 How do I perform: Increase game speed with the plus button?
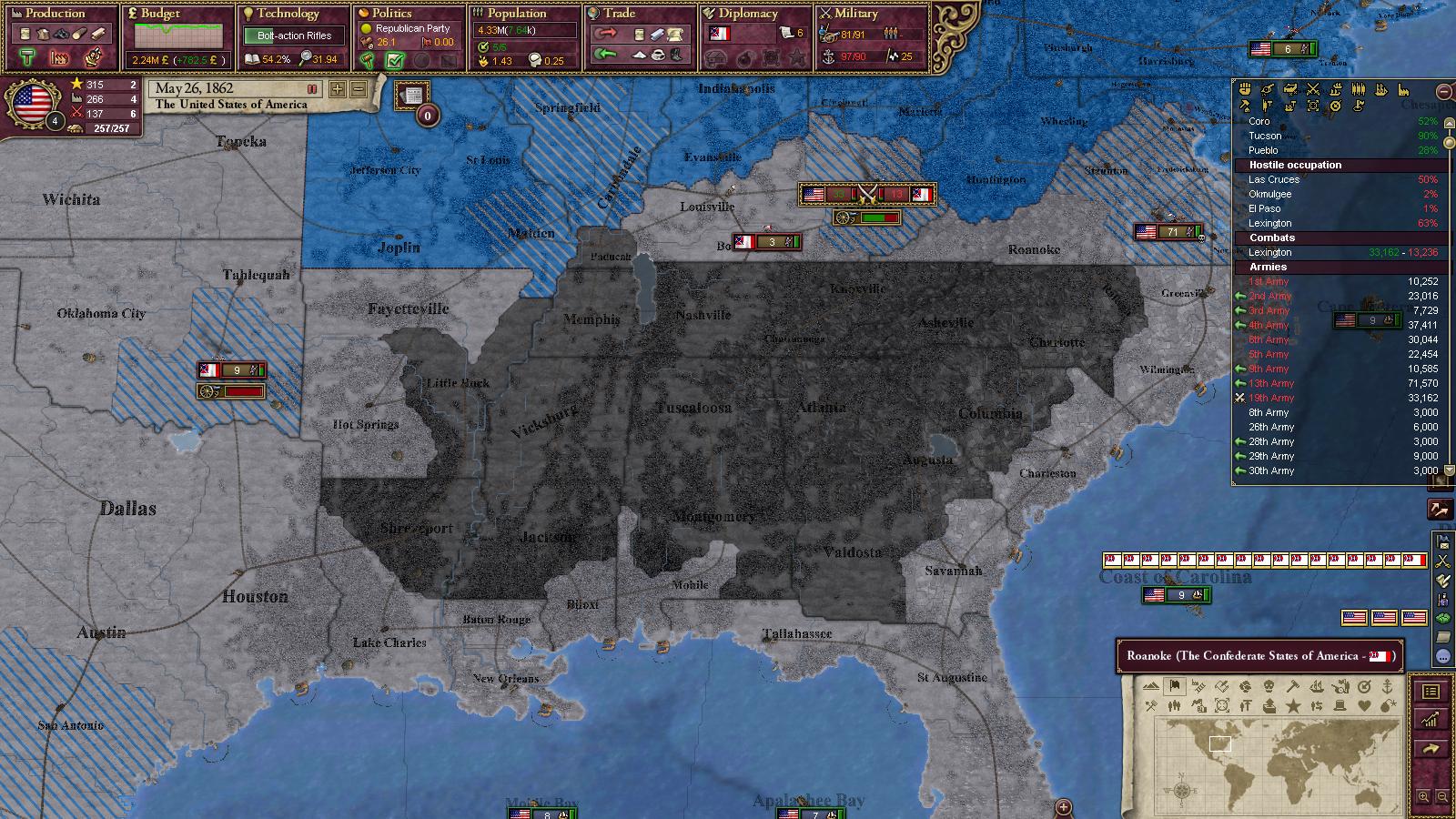click(x=338, y=89)
